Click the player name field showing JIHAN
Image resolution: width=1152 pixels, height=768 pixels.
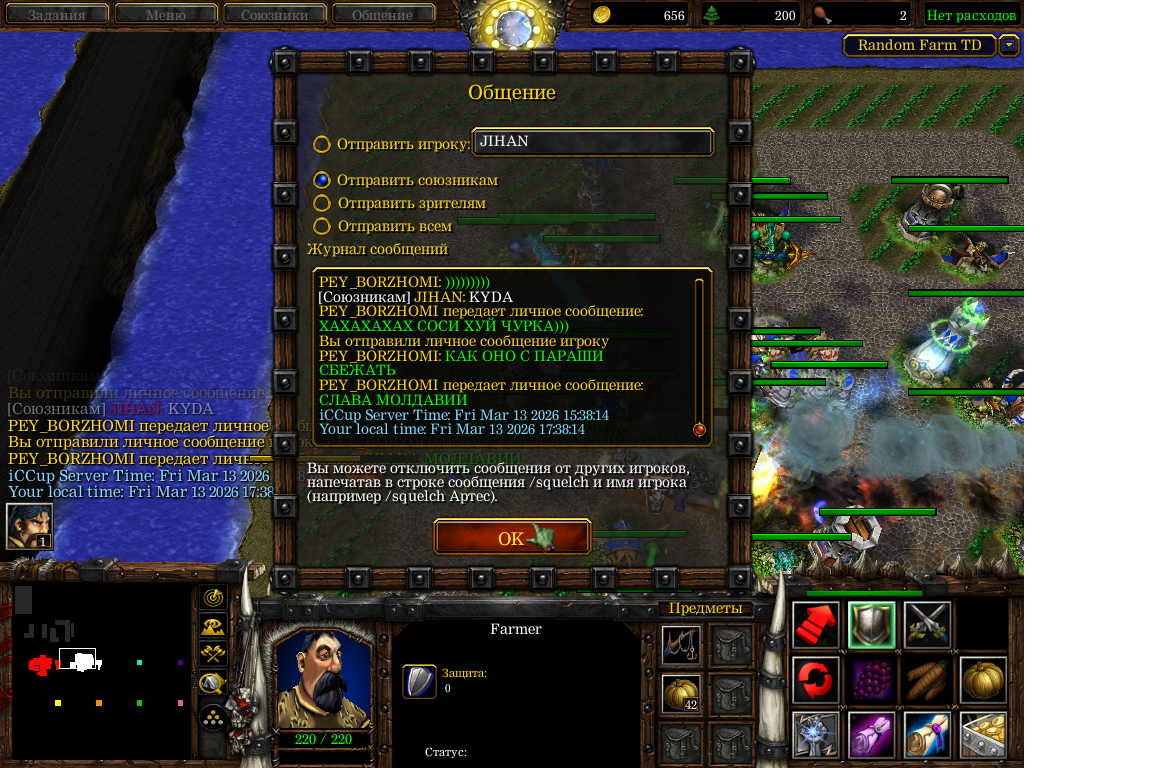pyautogui.click(x=593, y=142)
